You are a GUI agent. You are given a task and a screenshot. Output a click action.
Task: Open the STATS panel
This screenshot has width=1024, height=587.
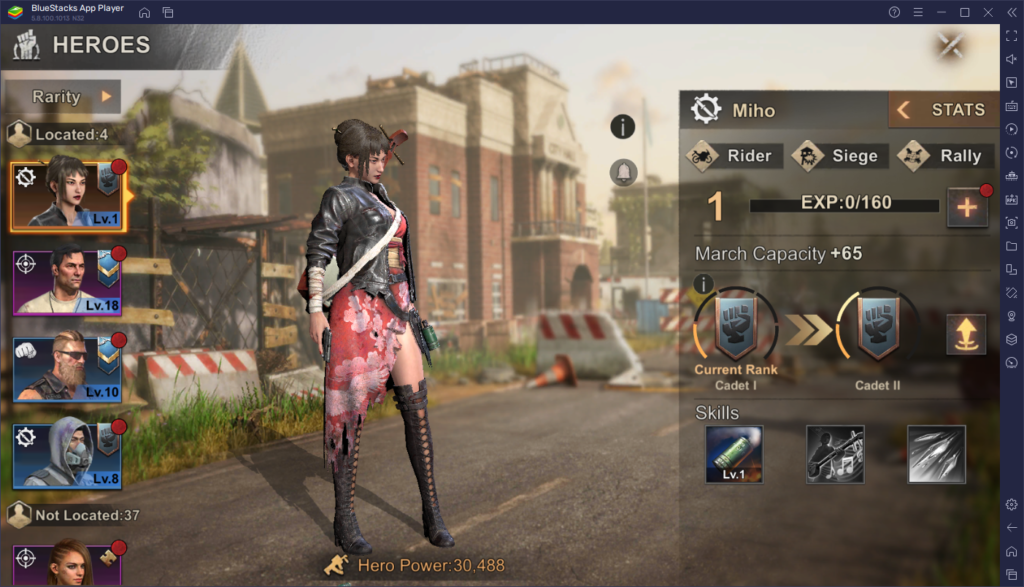click(941, 110)
